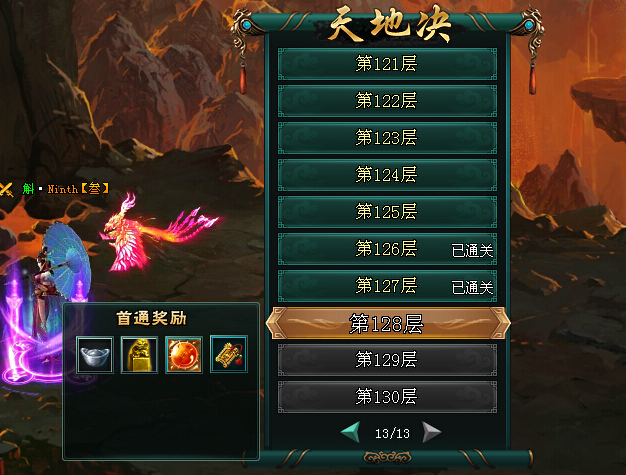Choose the 第122层 floor entry
The height and width of the screenshot is (475, 626).
(x=387, y=101)
